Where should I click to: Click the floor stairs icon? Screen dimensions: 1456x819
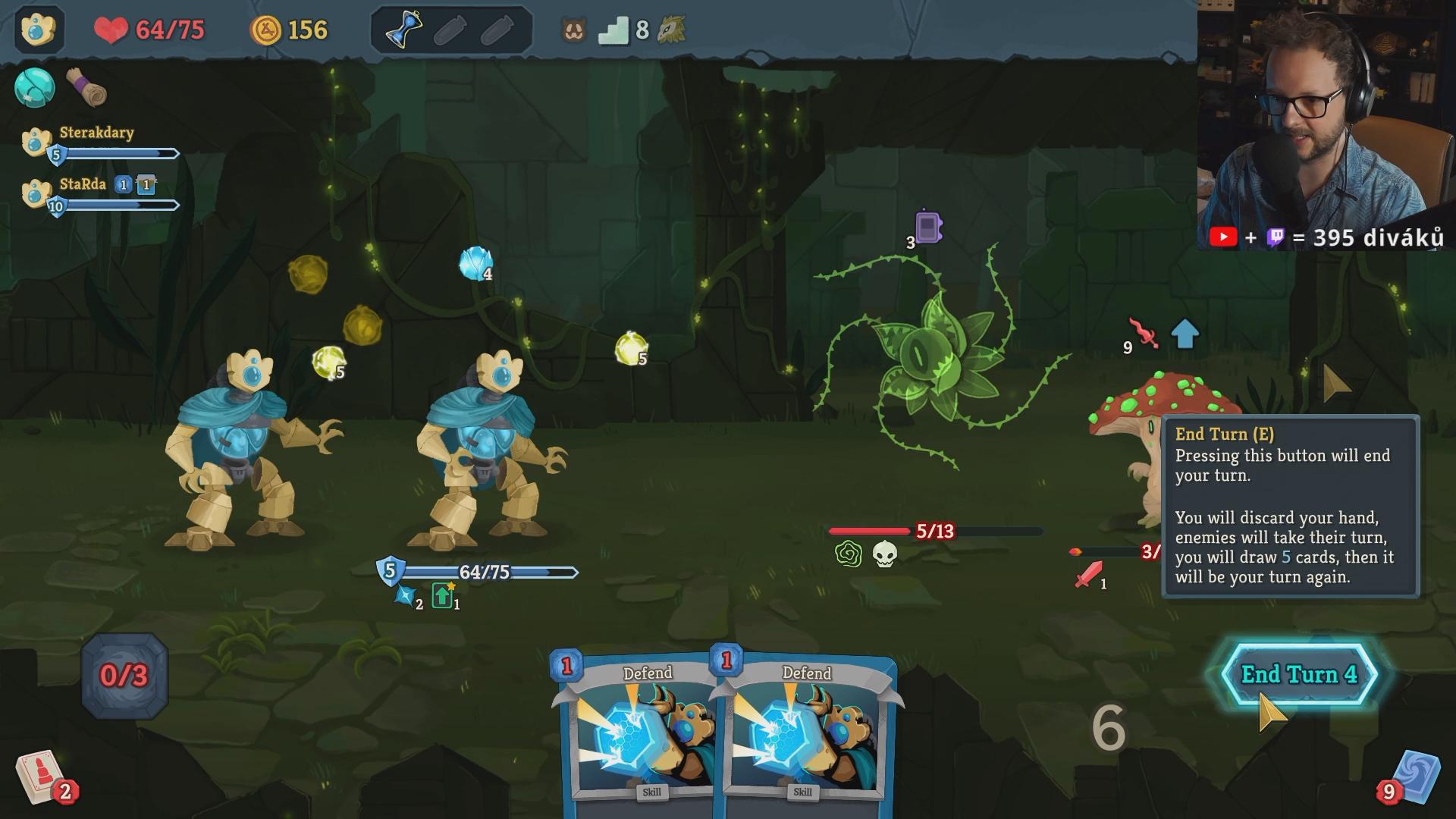[613, 30]
